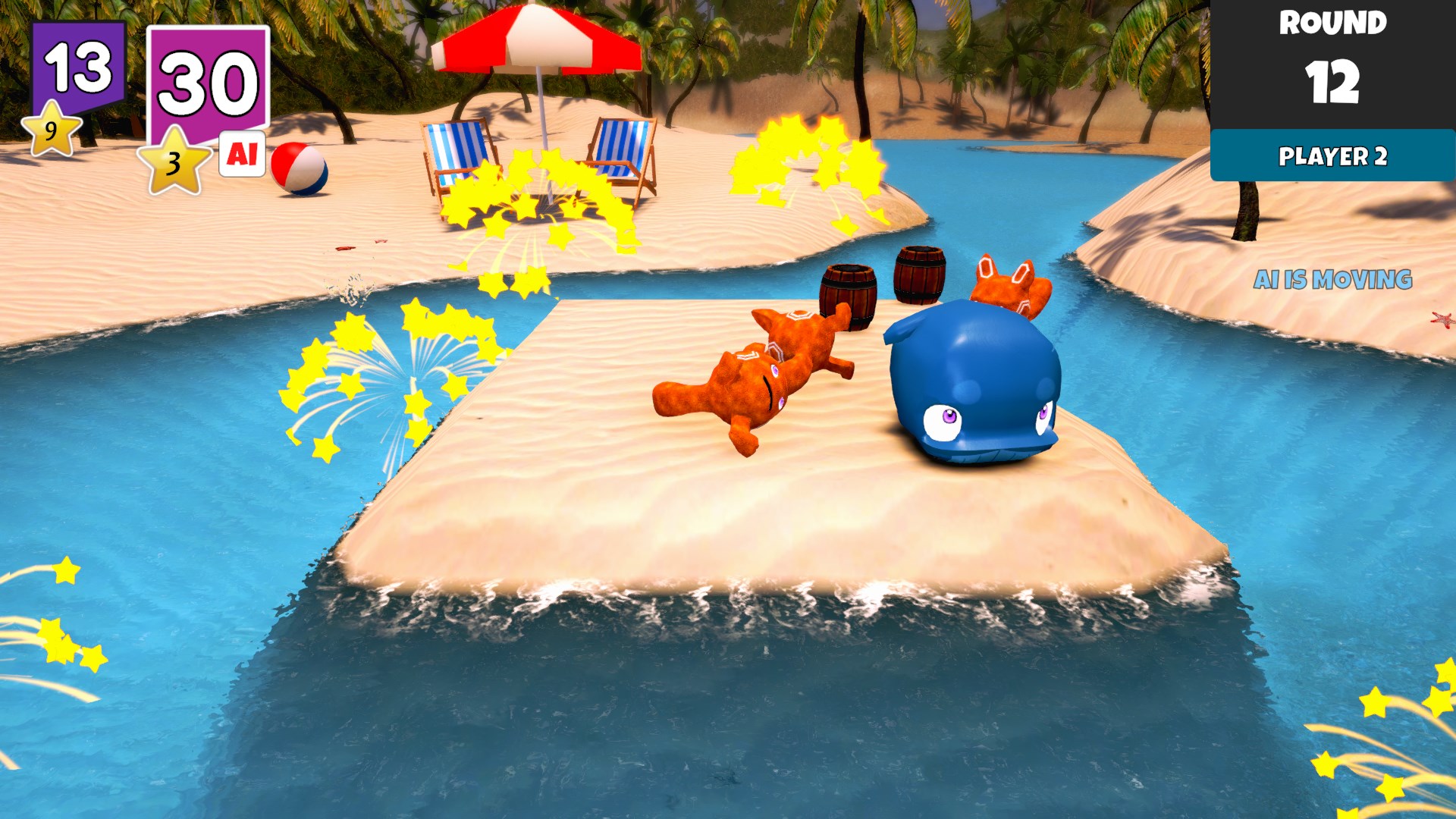Select the orange crab near the barrels
The height and width of the screenshot is (819, 1456).
[1005, 288]
